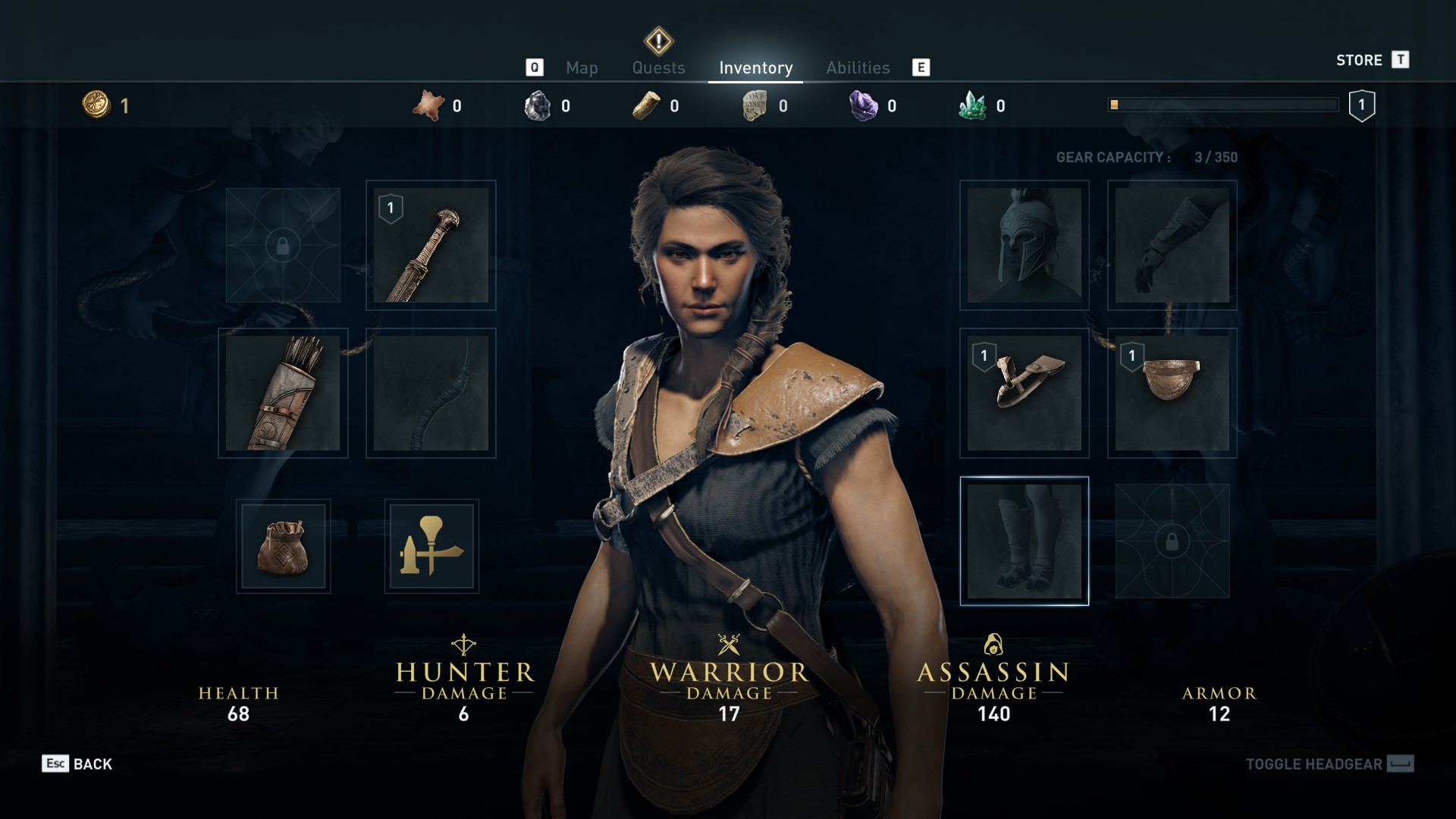The image size is (1456, 819).
Task: Pick the waist belt armor slot
Action: tap(1172, 394)
